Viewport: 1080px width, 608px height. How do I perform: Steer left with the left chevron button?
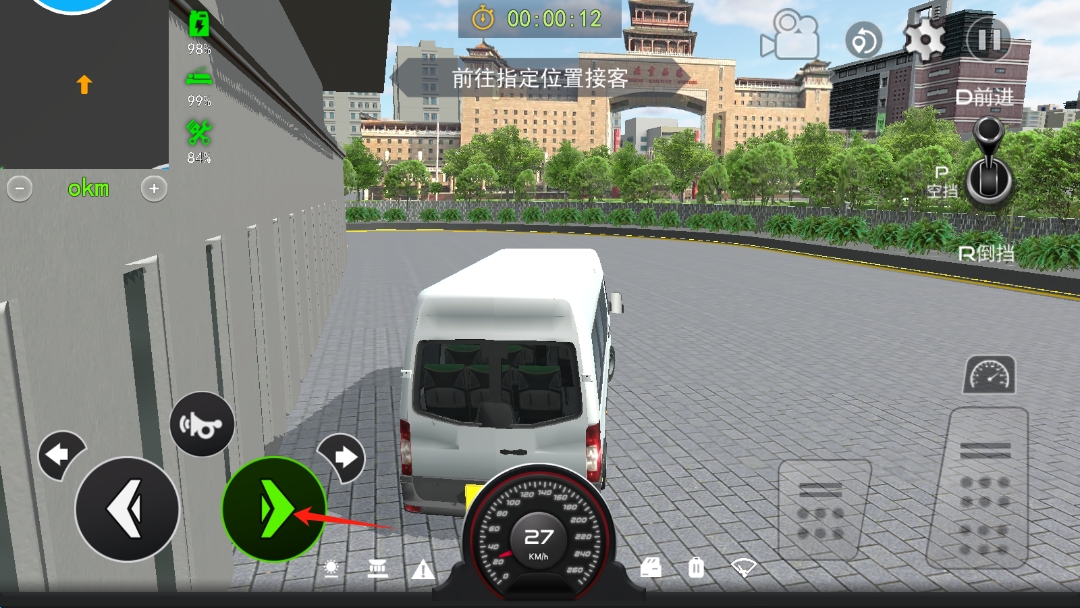click(x=127, y=509)
